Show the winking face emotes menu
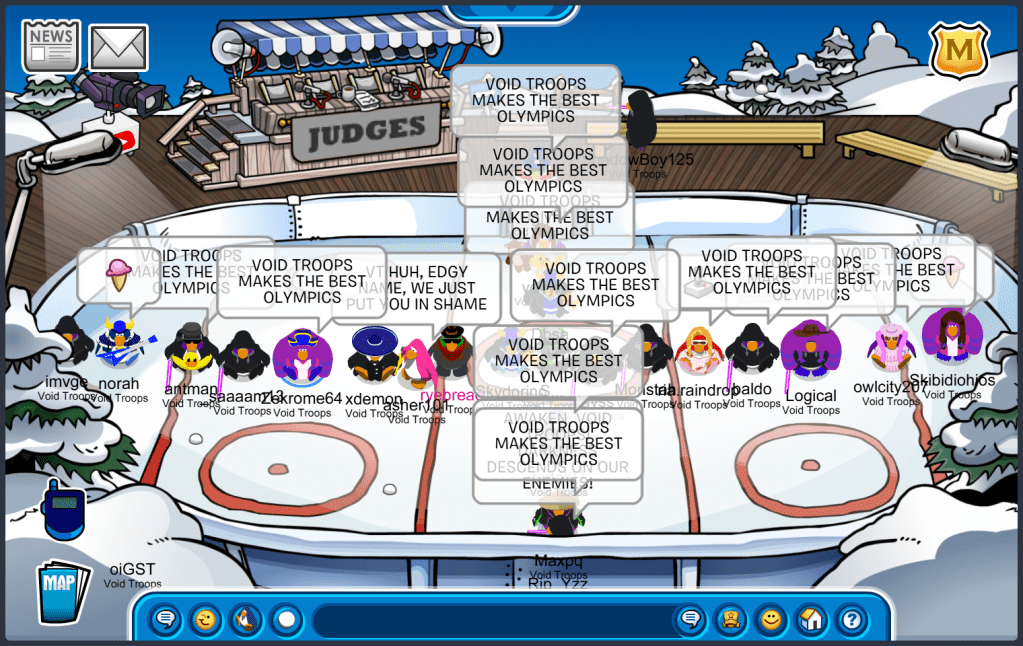This screenshot has width=1023, height=646. [x=206, y=620]
